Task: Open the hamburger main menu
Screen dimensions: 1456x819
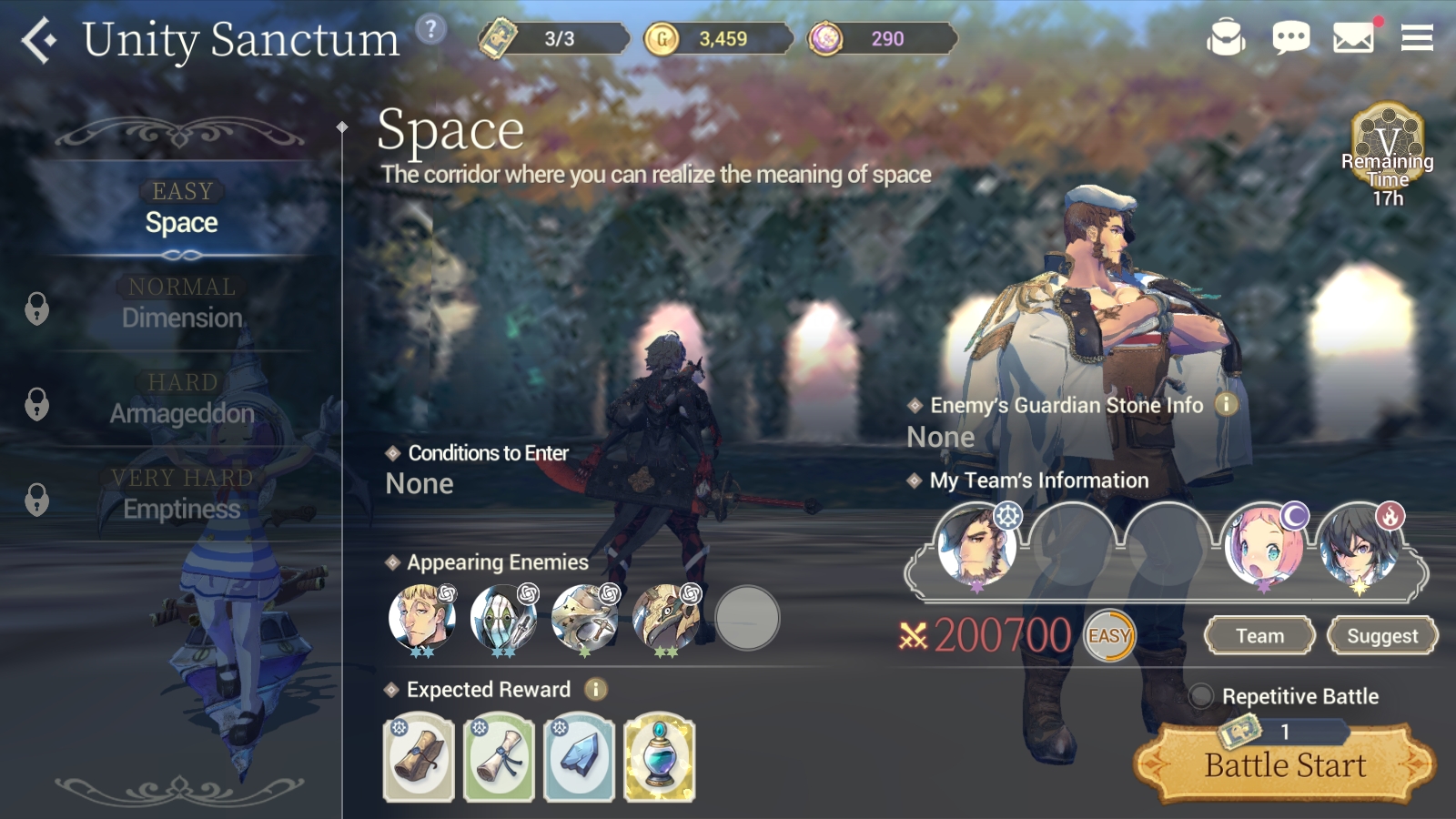Action: click(x=1417, y=38)
